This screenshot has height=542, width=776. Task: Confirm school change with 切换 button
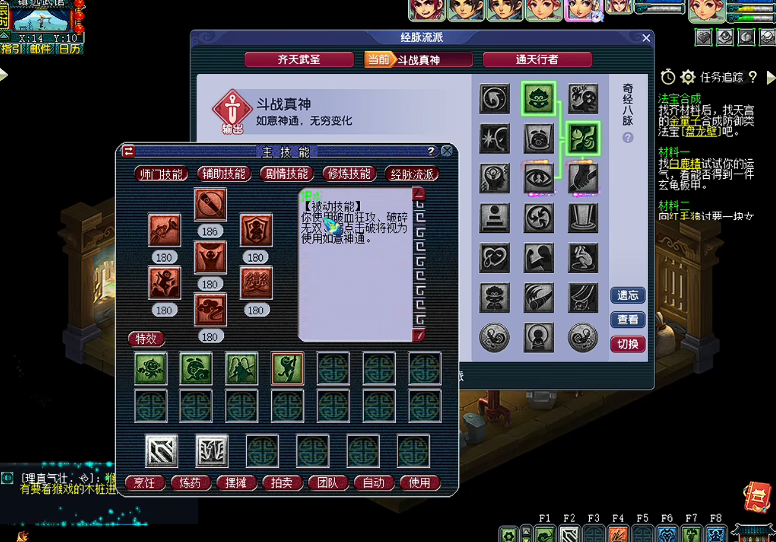(x=628, y=344)
